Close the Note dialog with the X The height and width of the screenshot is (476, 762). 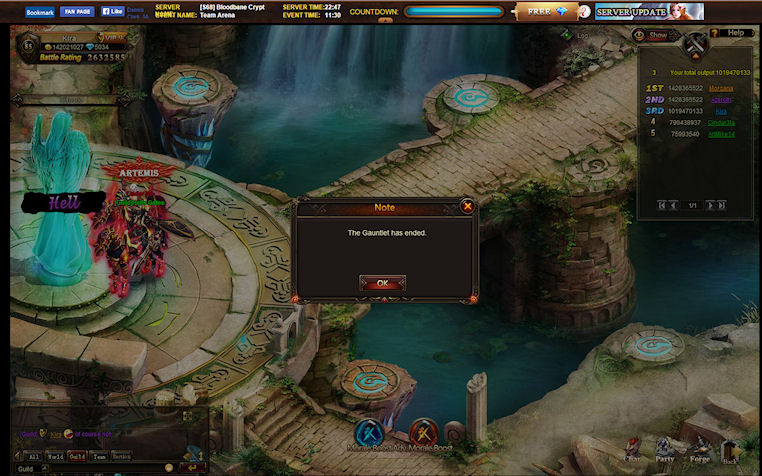click(467, 206)
